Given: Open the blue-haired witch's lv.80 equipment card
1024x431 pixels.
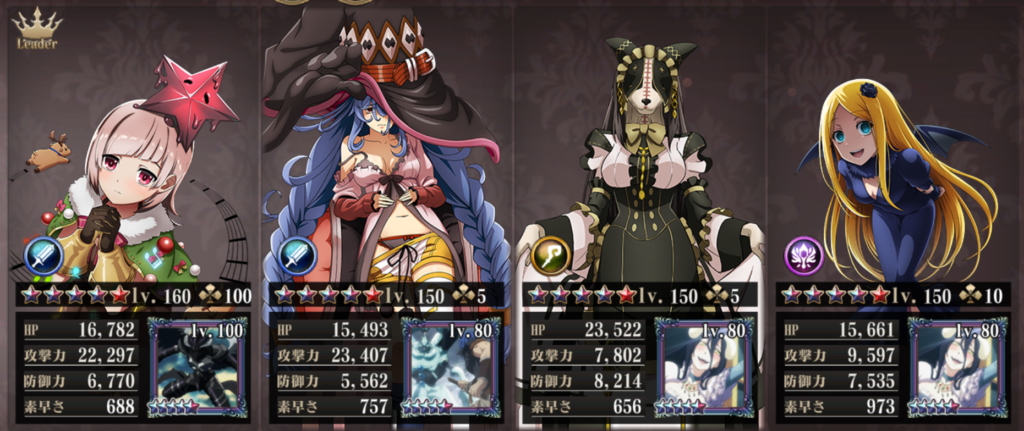Looking at the screenshot, I should point(450,364).
